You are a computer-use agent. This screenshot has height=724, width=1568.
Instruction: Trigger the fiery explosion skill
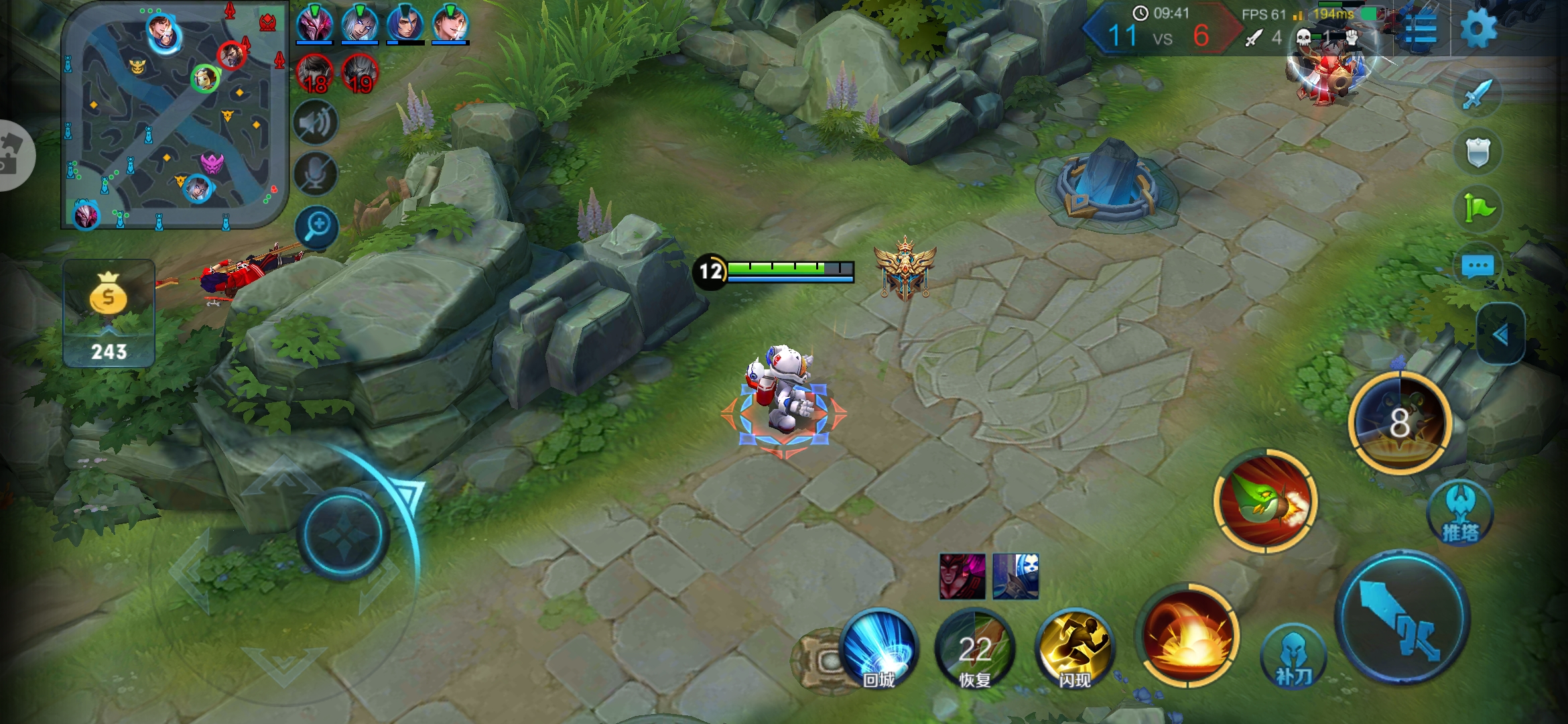1189,636
